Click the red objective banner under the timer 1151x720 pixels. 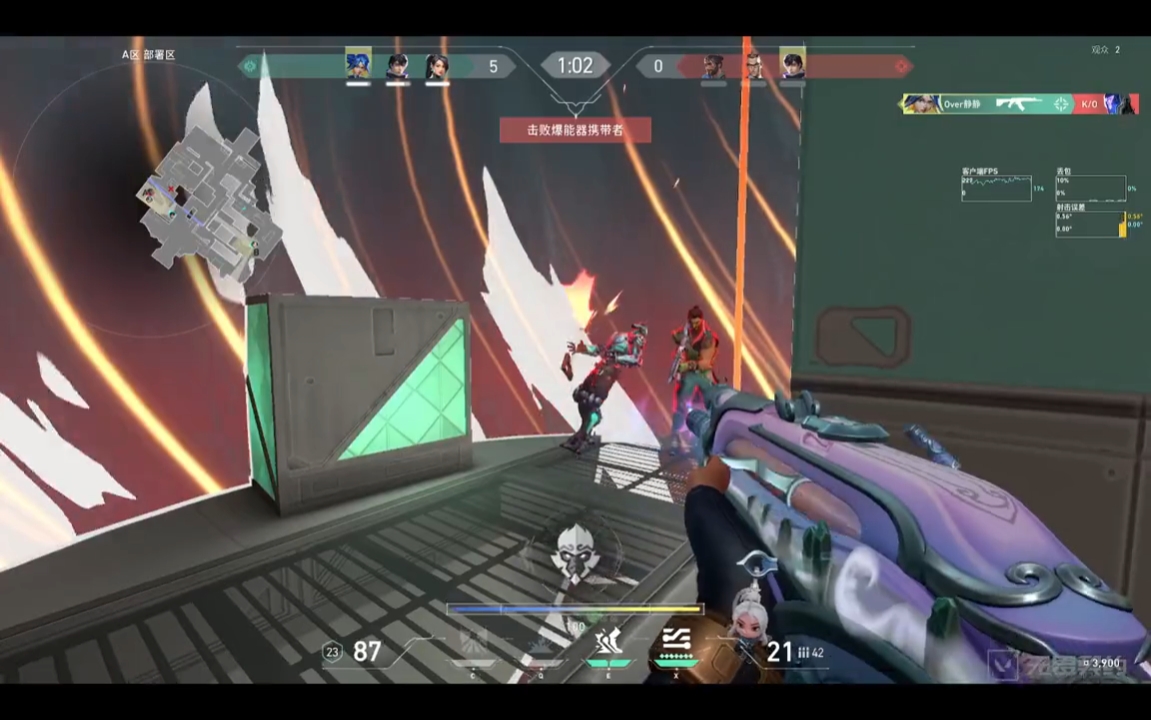pos(575,129)
